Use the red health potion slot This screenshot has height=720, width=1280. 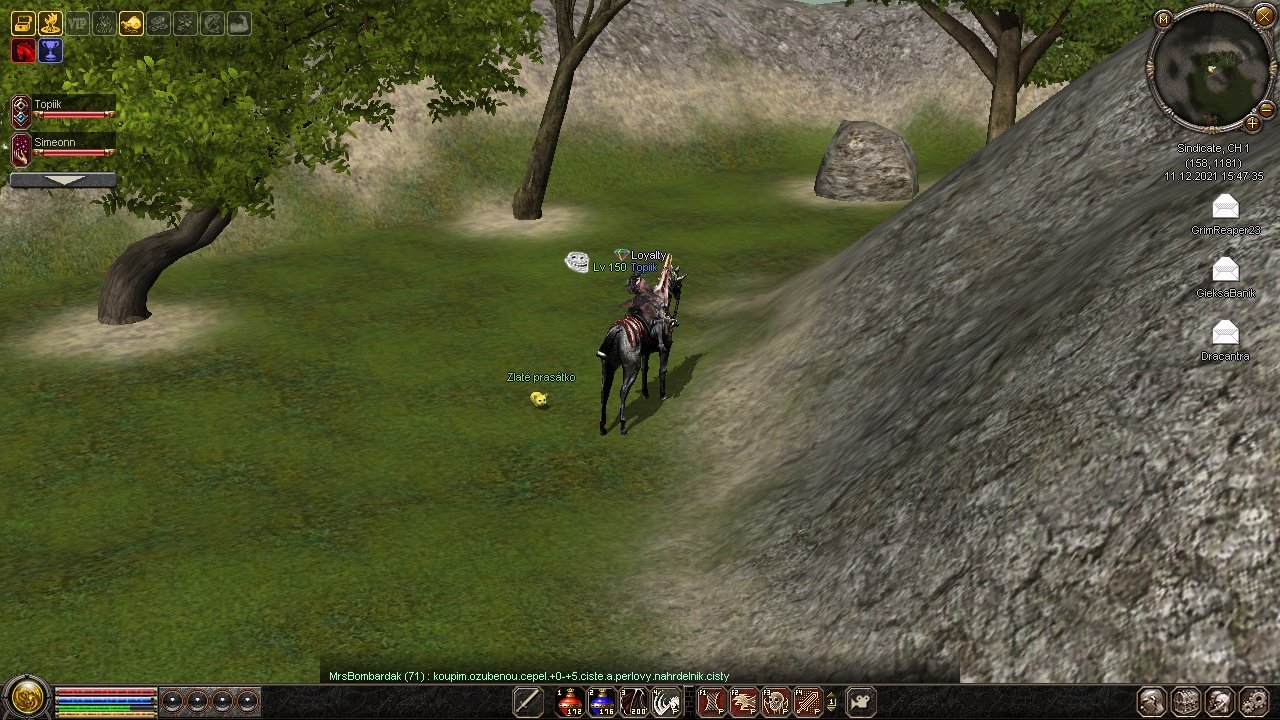pos(570,702)
